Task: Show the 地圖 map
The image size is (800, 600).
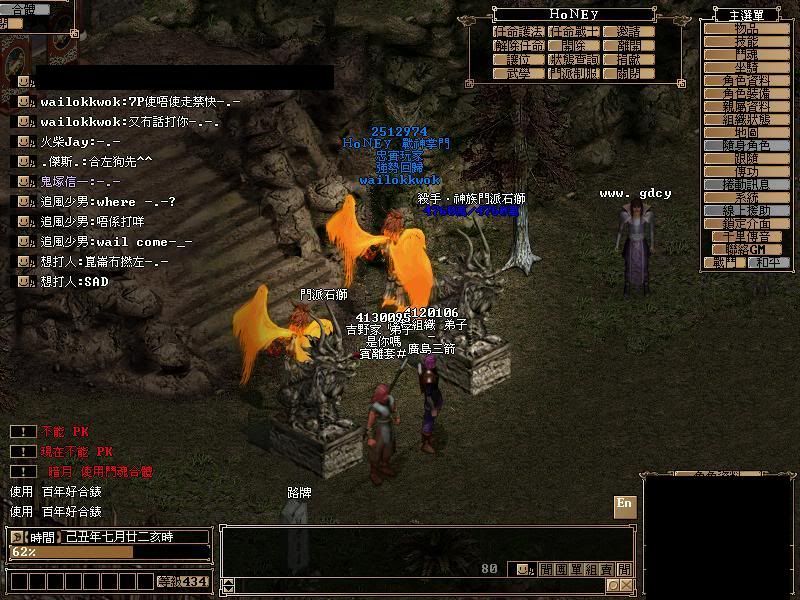Action: pos(746,133)
